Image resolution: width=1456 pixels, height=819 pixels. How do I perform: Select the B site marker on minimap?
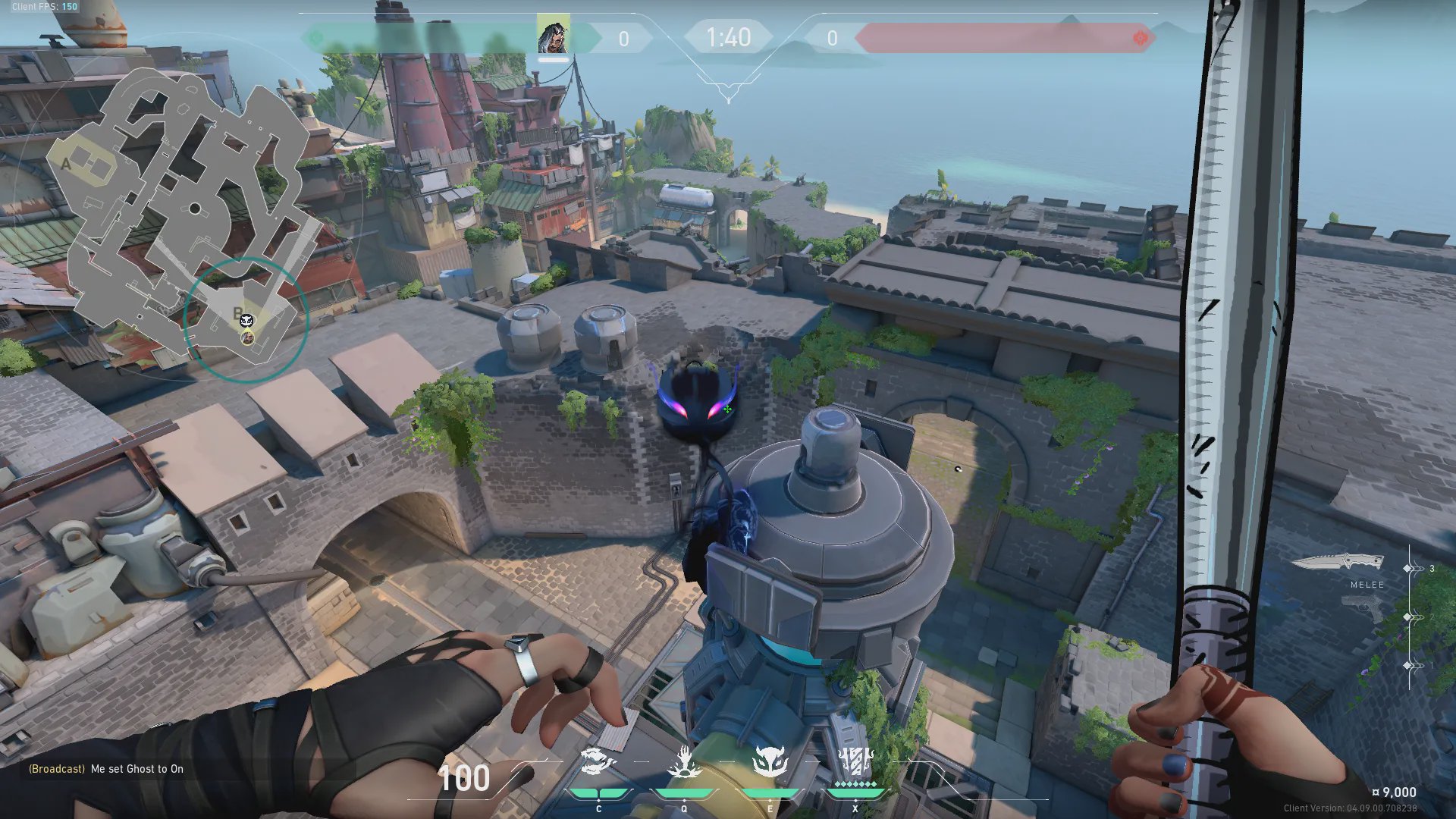click(x=237, y=312)
